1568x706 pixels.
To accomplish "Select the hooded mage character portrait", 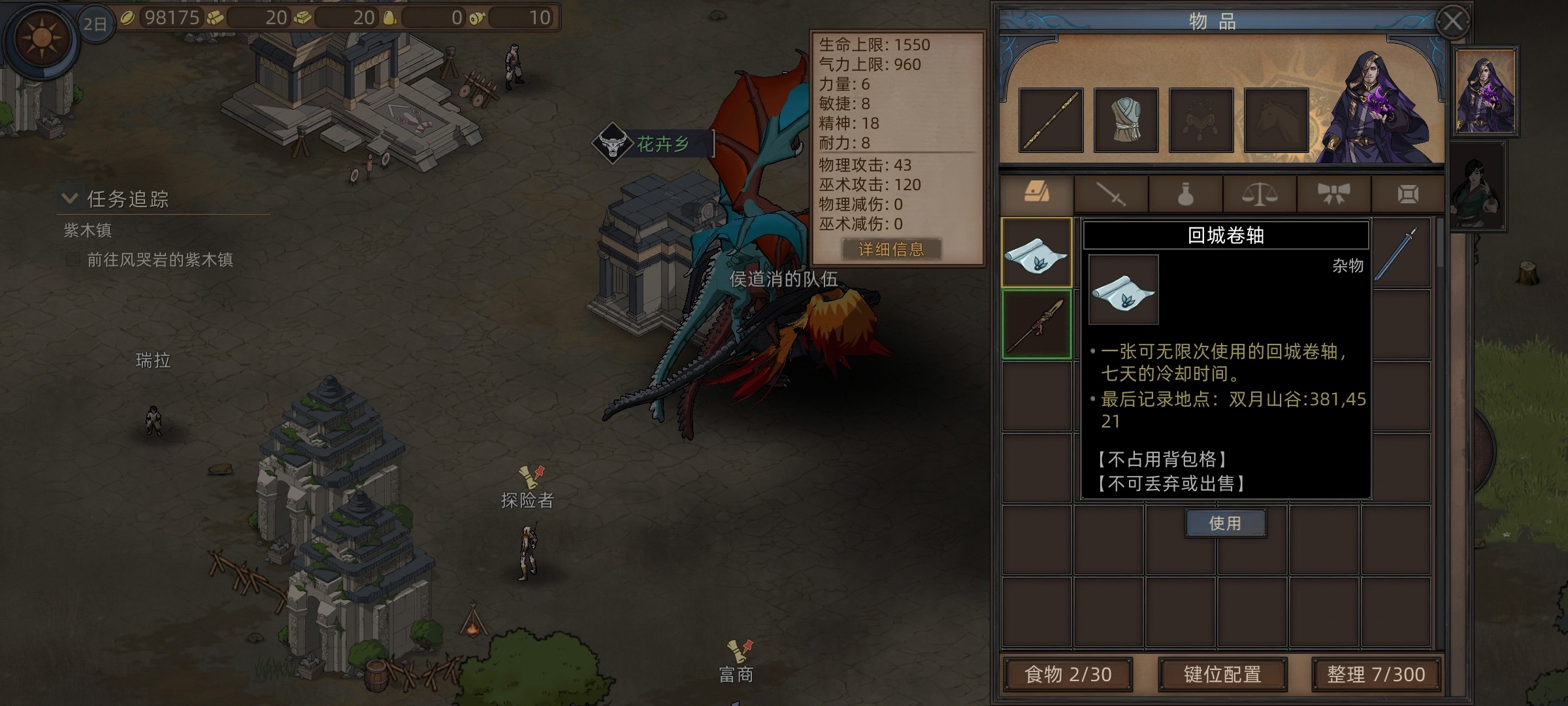I will (x=1484, y=92).
